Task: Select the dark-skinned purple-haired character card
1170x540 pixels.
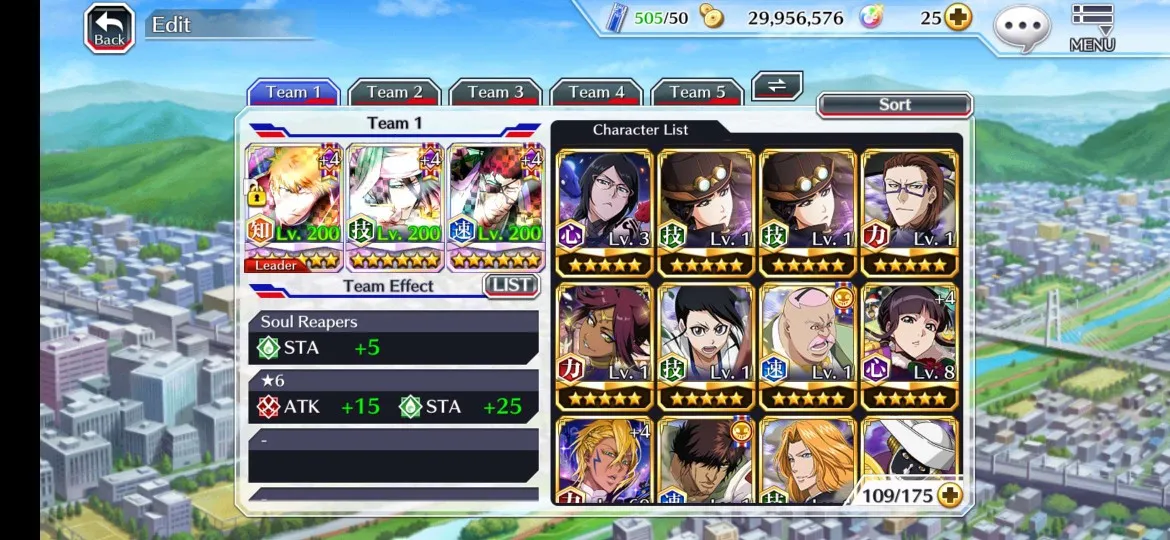Action: click(604, 346)
